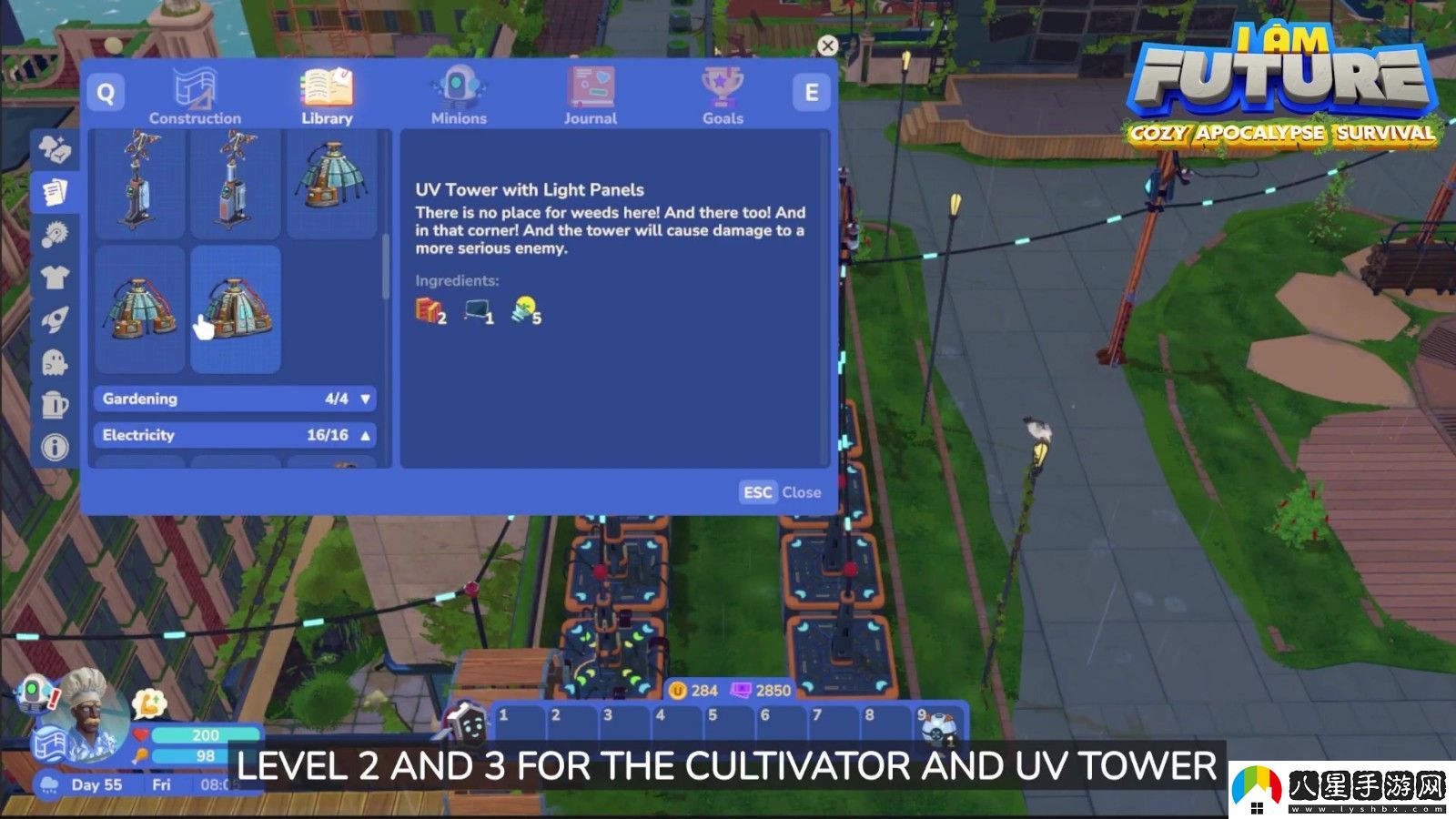This screenshot has width=1456, height=819.
Task: Choose the single-pod UV tower blueprint
Action: [331, 182]
